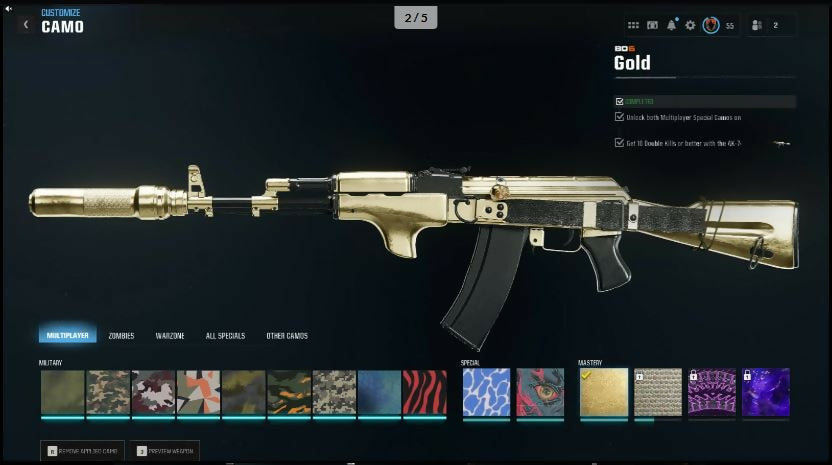The image size is (832, 465).
Task: Select the Multiplayer camo tab
Action: (x=68, y=336)
